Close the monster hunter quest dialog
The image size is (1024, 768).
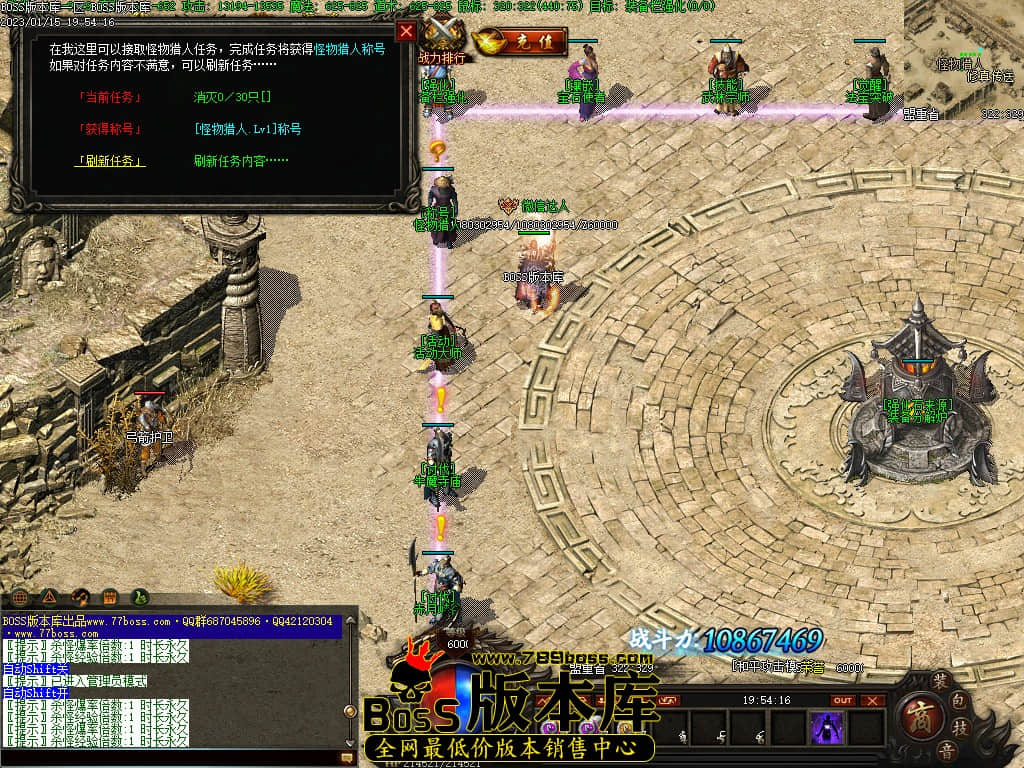point(406,31)
